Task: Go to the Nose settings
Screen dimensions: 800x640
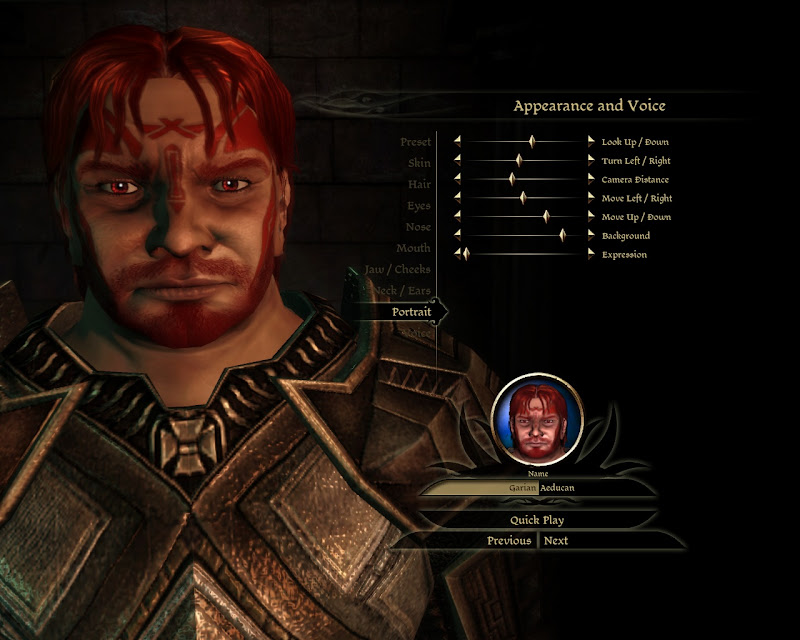Action: tap(418, 227)
